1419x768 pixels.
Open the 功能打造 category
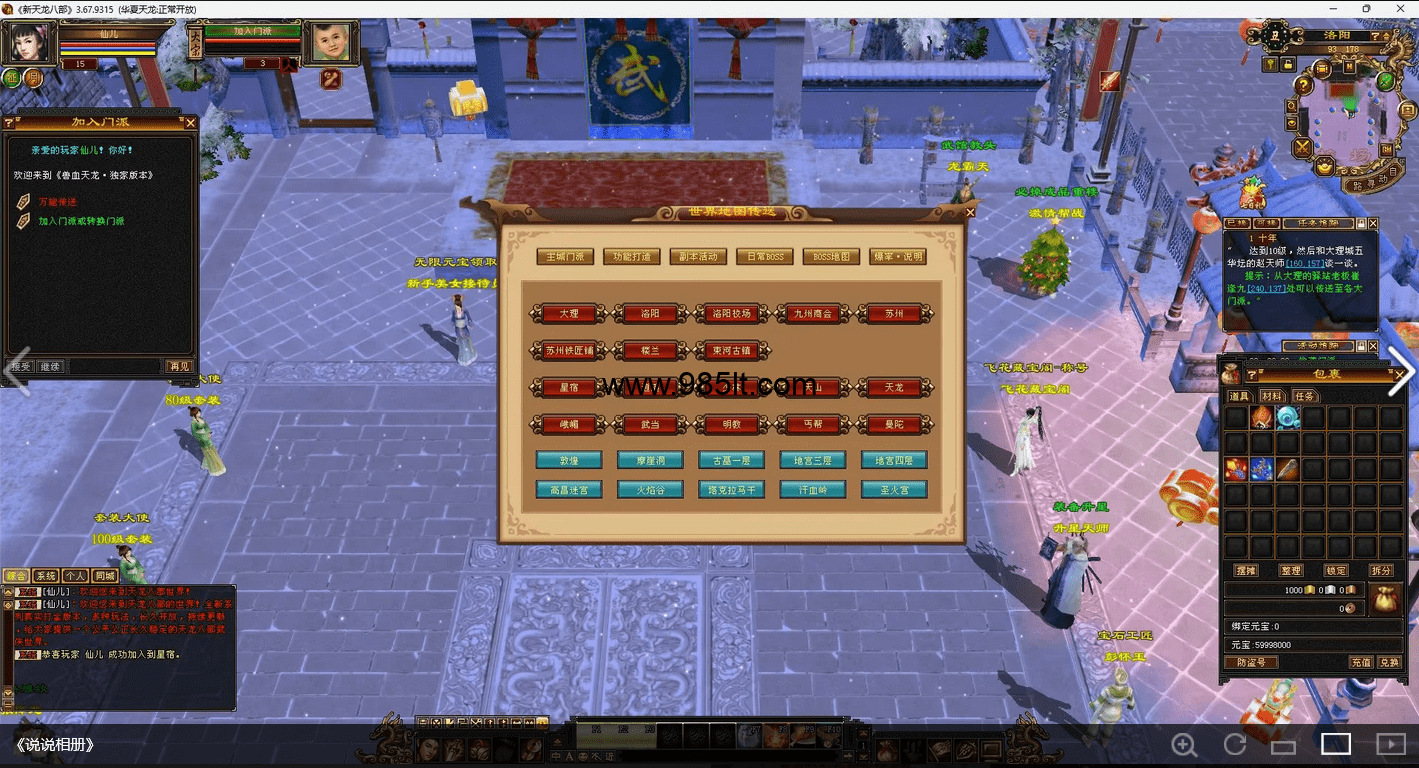[632, 257]
